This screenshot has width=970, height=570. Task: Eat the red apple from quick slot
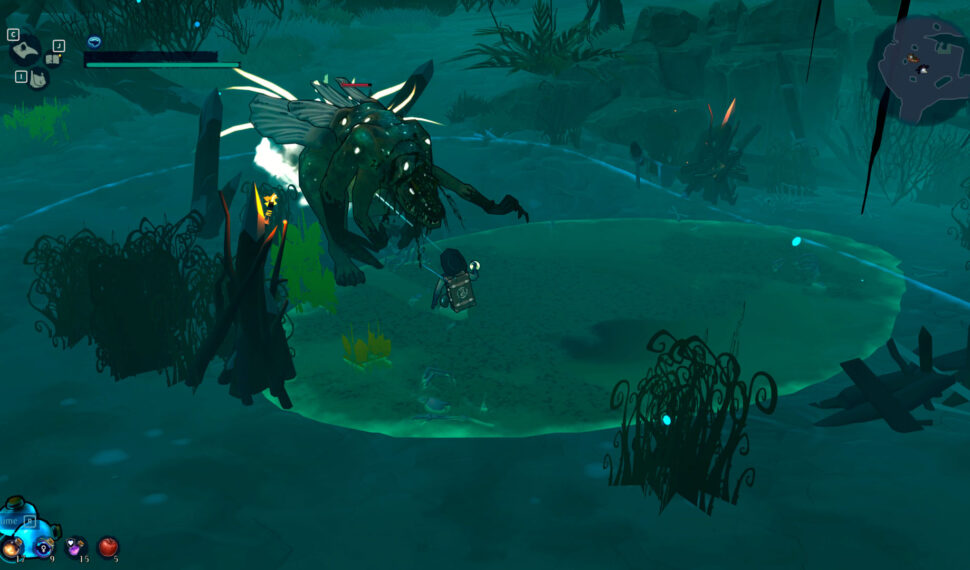click(x=108, y=547)
